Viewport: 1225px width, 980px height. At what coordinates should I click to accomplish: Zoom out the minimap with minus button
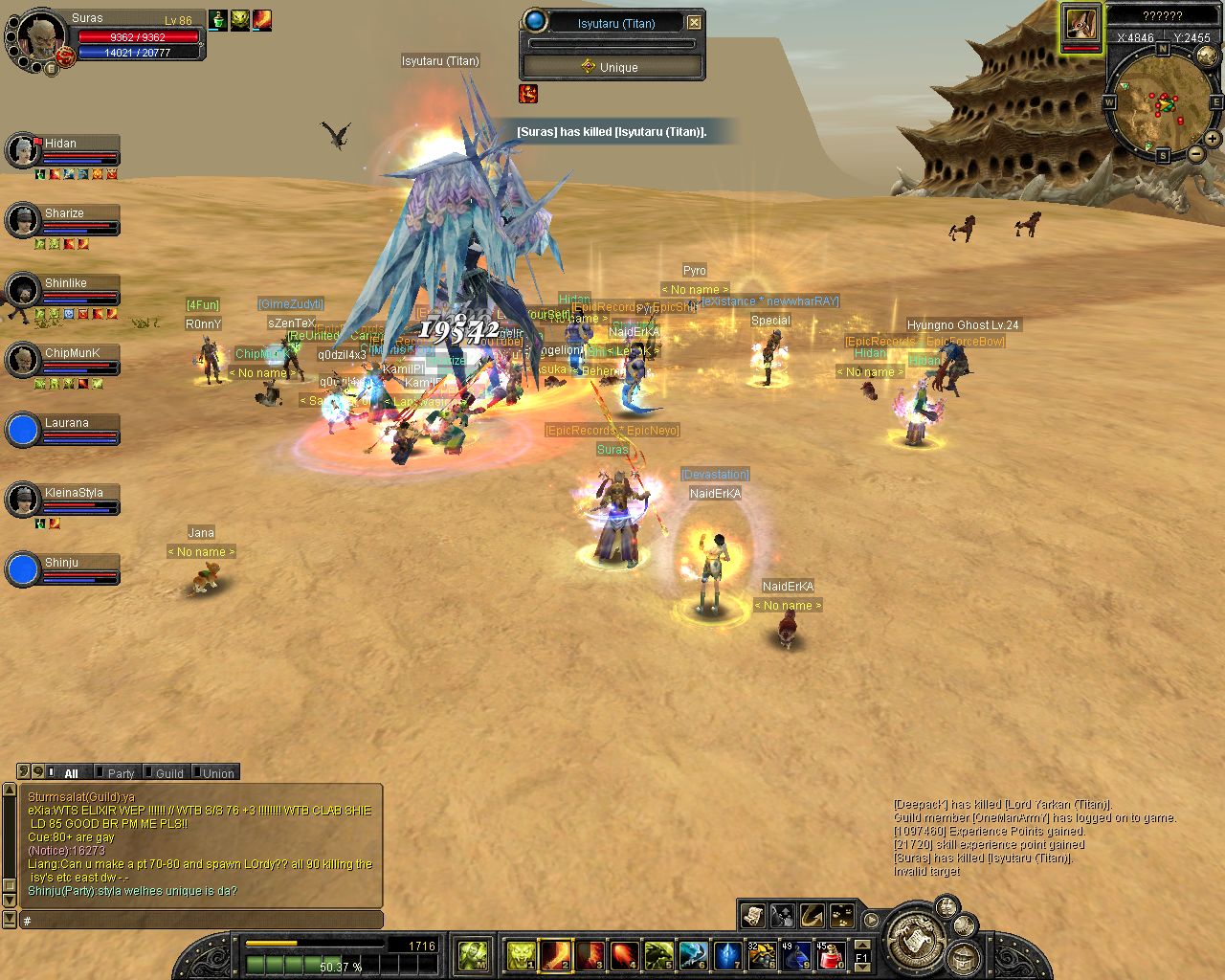1196,153
